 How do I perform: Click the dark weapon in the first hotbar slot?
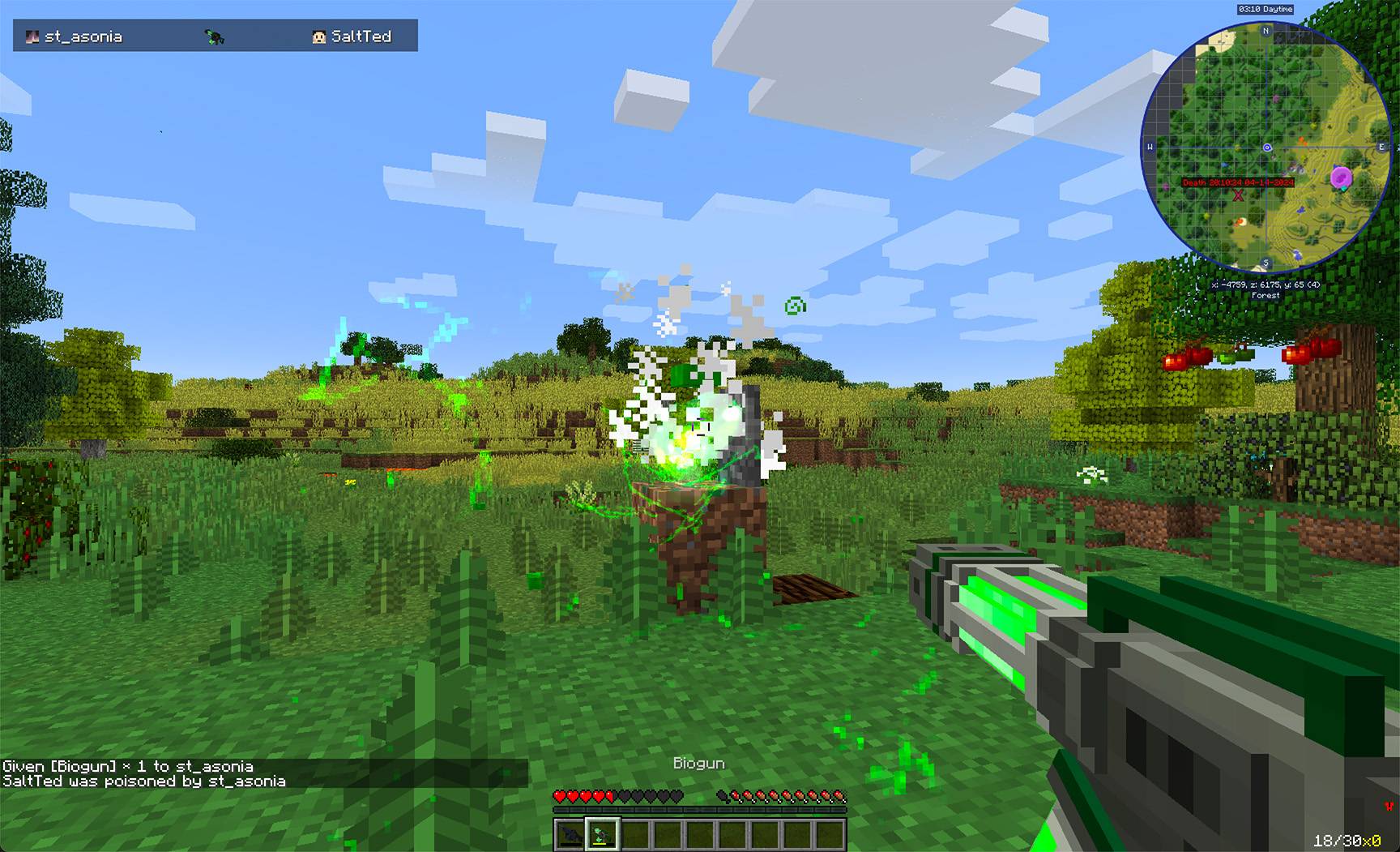[568, 833]
